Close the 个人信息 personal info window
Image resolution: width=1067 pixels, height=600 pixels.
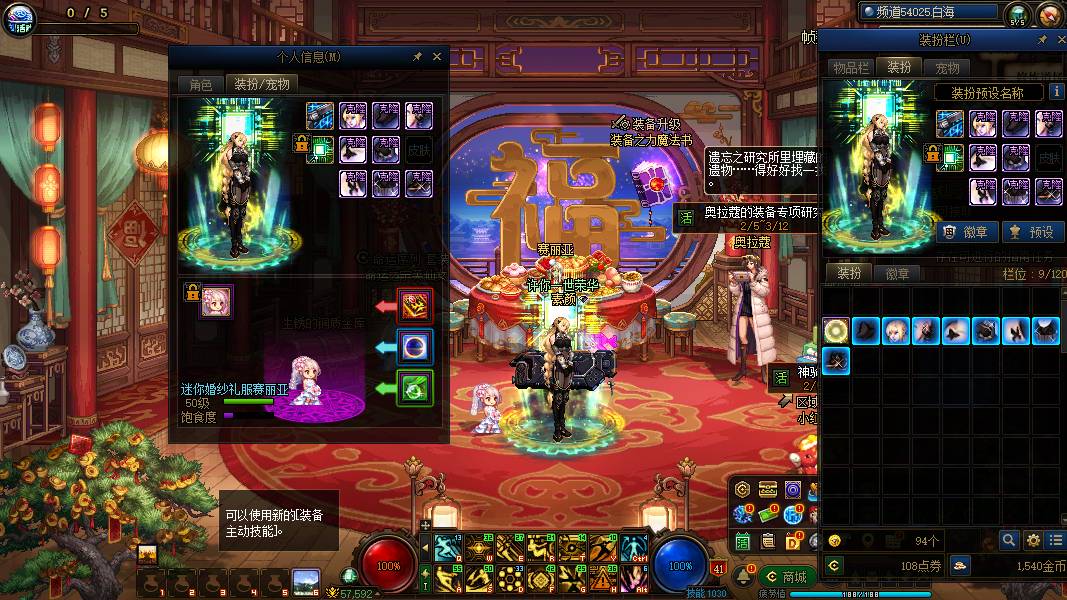437,58
